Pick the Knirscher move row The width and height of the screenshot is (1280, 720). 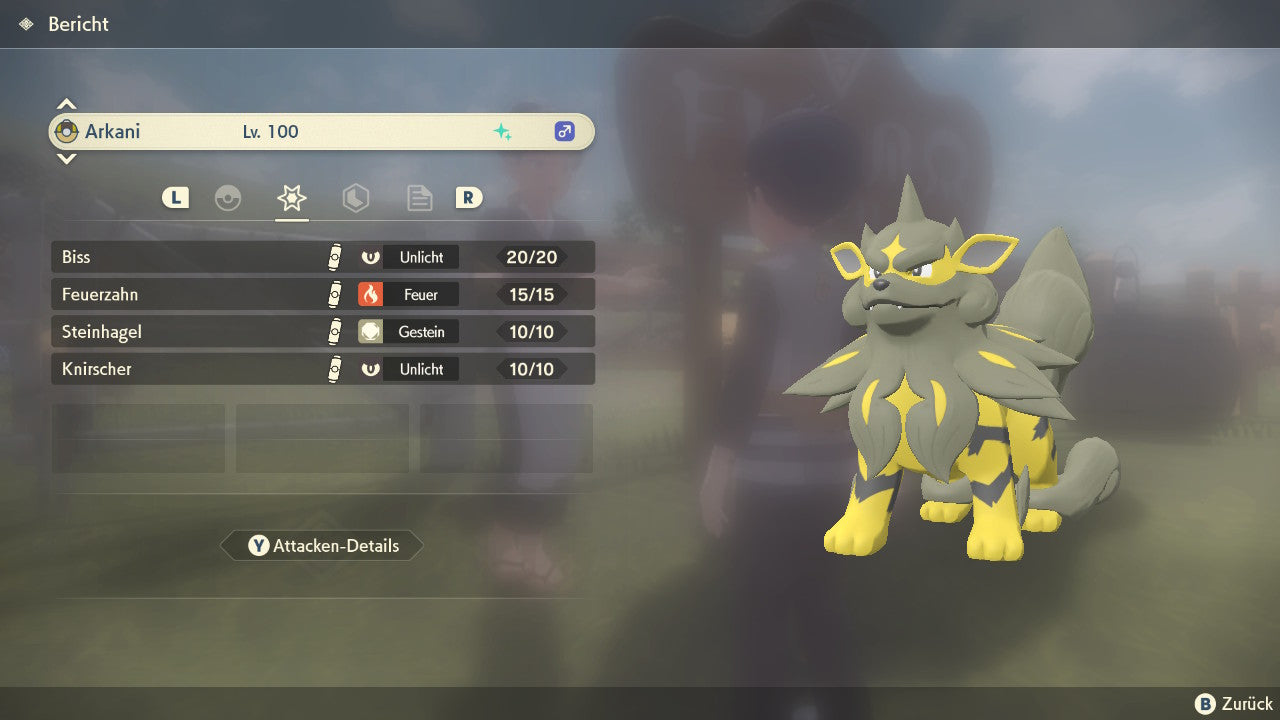(322, 369)
